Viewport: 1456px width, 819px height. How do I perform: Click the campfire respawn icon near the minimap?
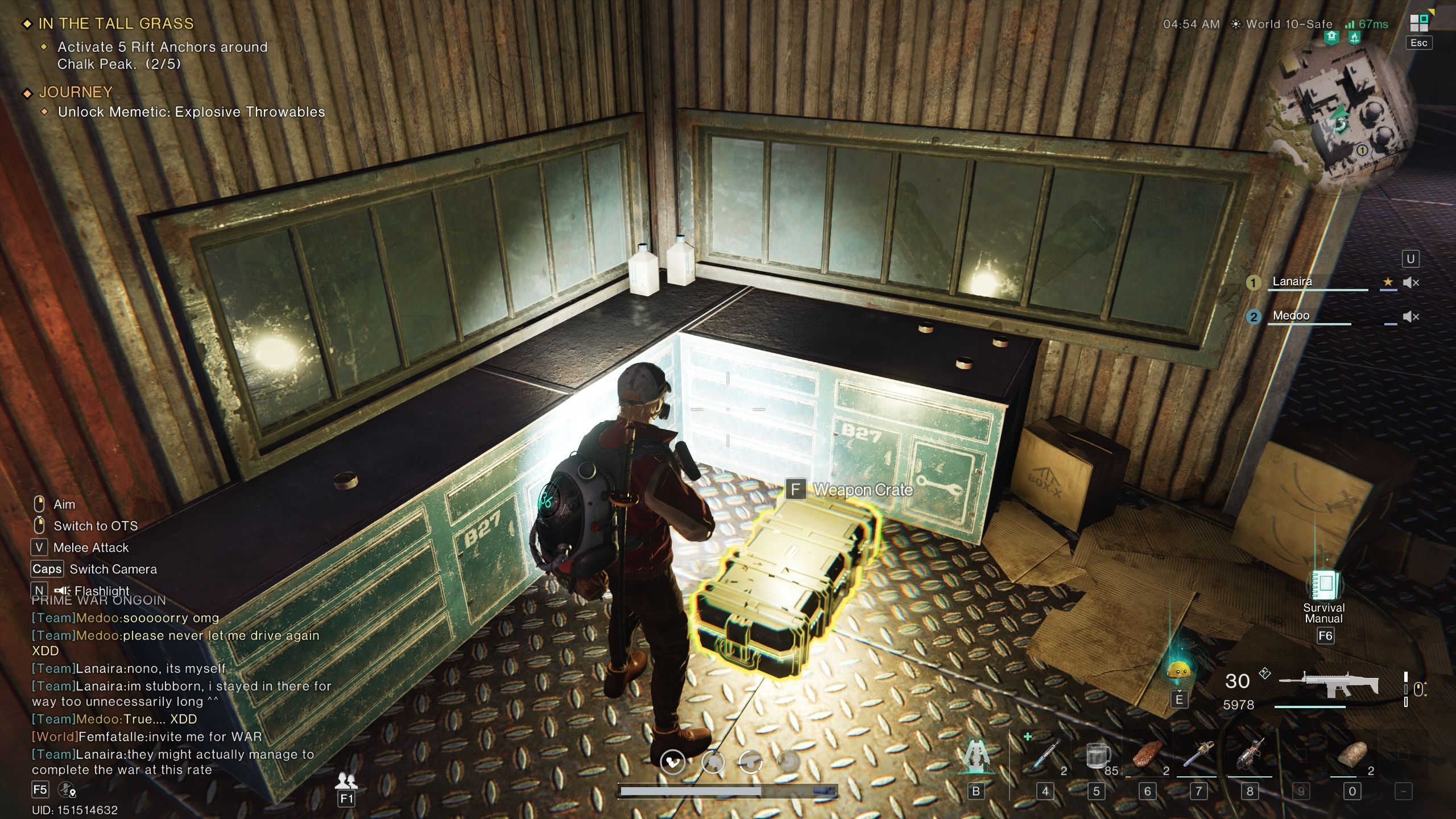tap(1354, 37)
